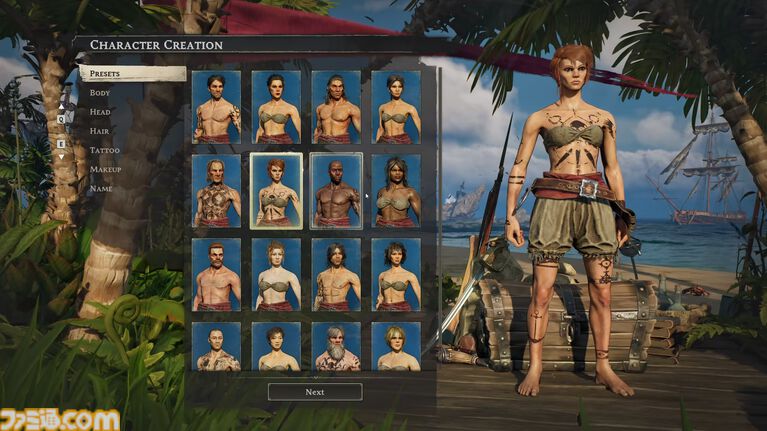
Task: Pick the pale woman in white top preset
Action: pos(276,274)
